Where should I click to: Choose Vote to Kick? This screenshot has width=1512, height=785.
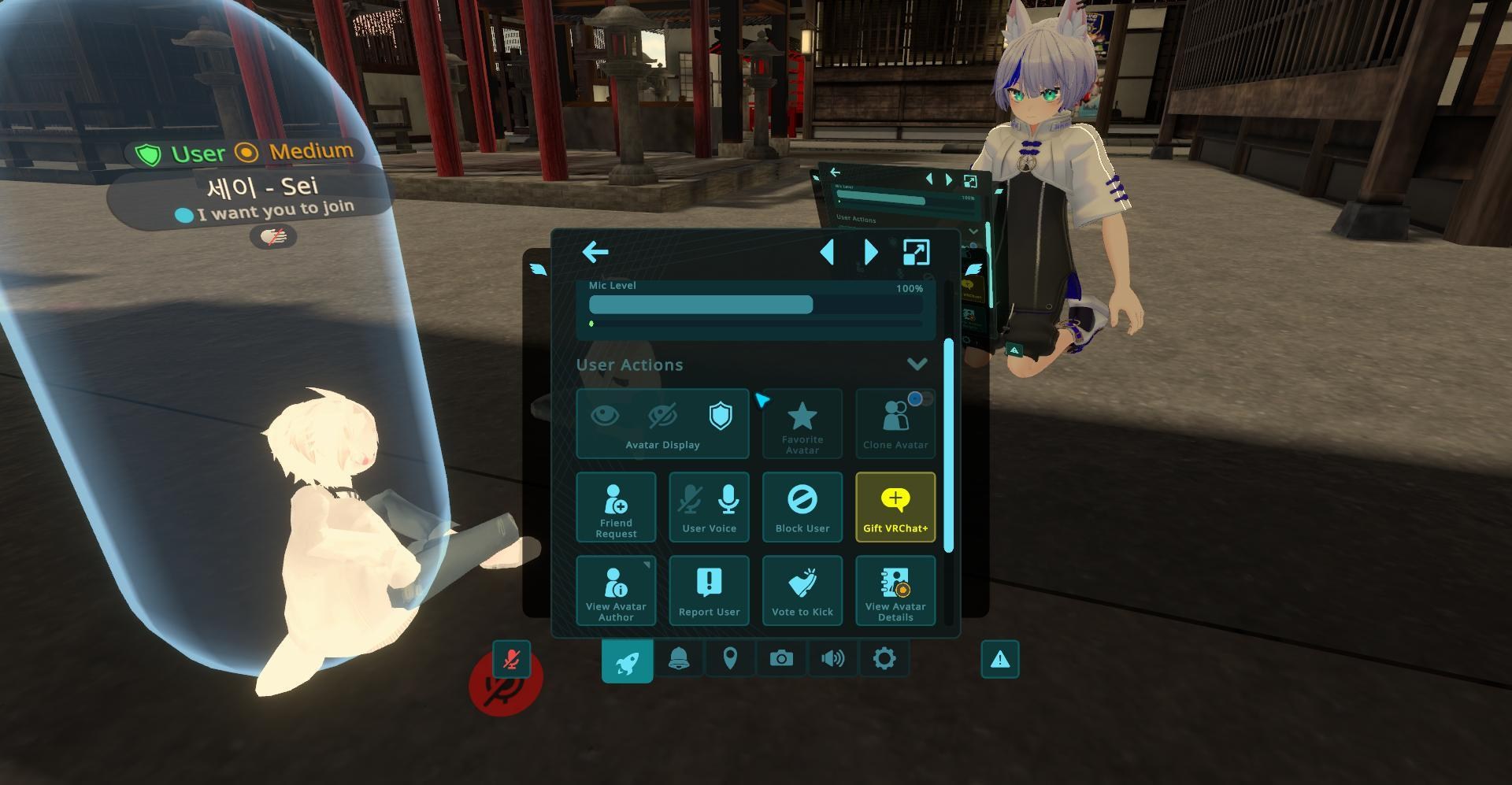pyautogui.click(x=802, y=590)
